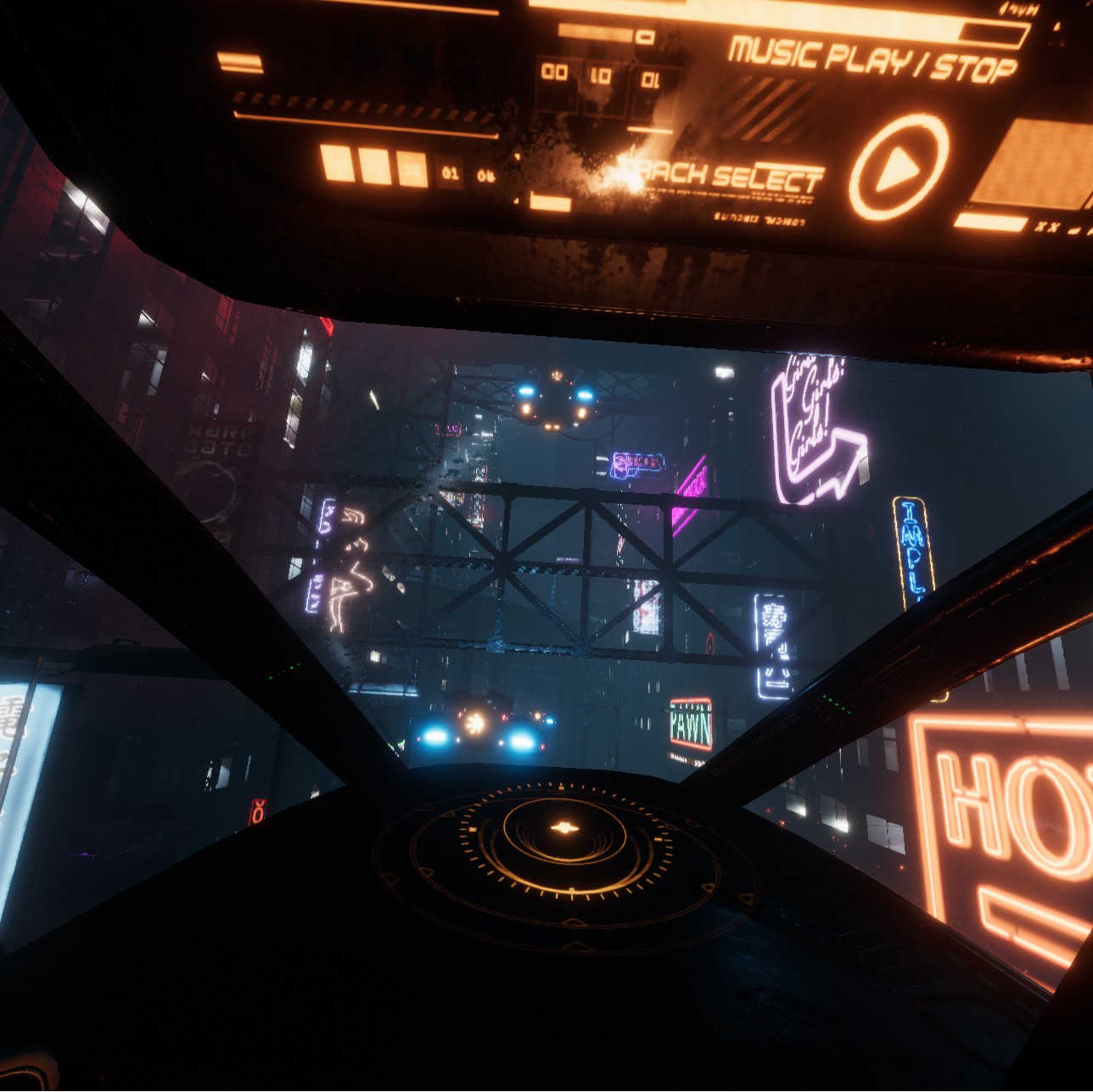Click the '01' digit display box
The image size is (1093, 1092).
[x=651, y=79]
